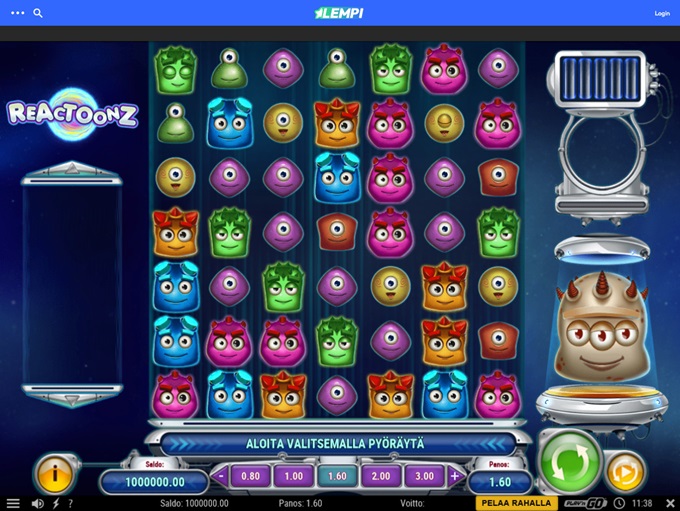The height and width of the screenshot is (511, 680).
Task: Open the hamburger menu in the bottom bar
Action: pos(12,503)
